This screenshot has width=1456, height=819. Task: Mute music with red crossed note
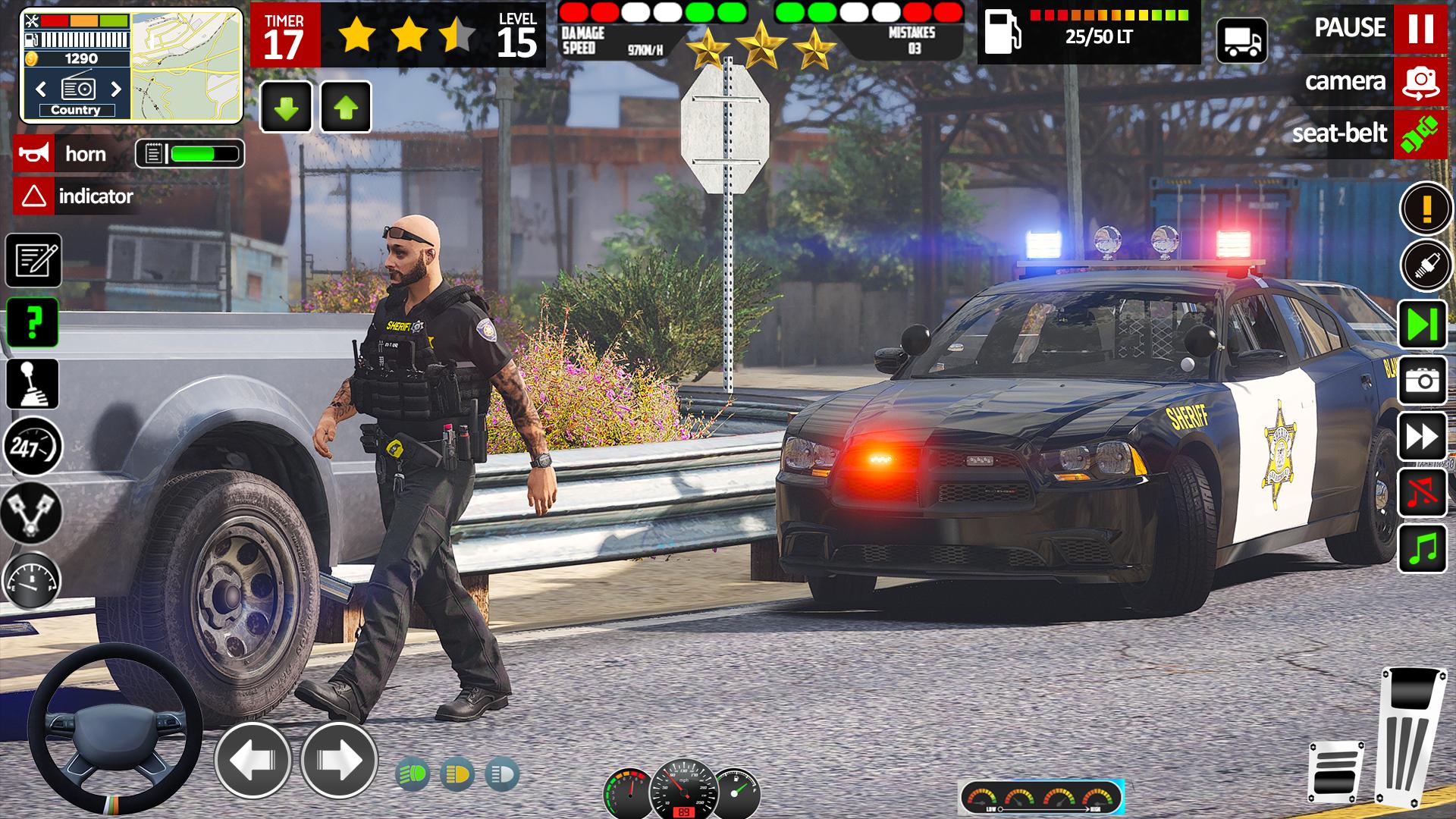[1423, 493]
